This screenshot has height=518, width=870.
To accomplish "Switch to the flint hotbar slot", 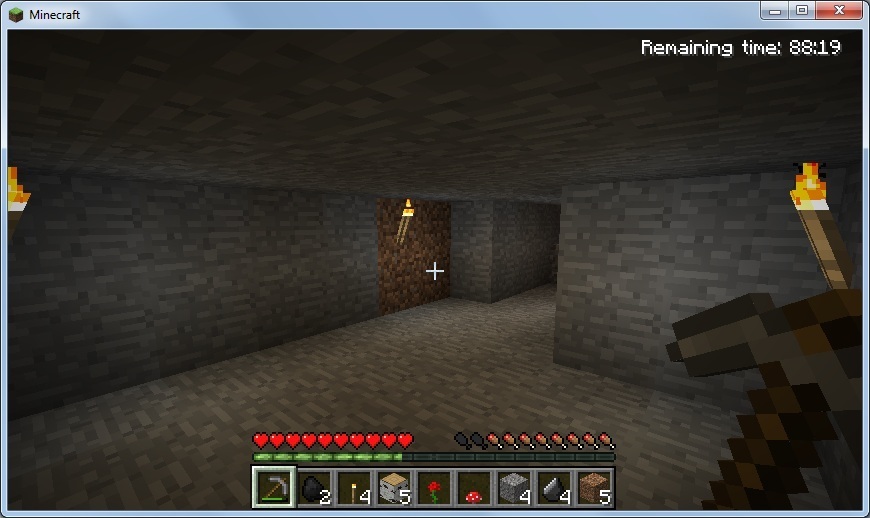I will click(x=553, y=488).
